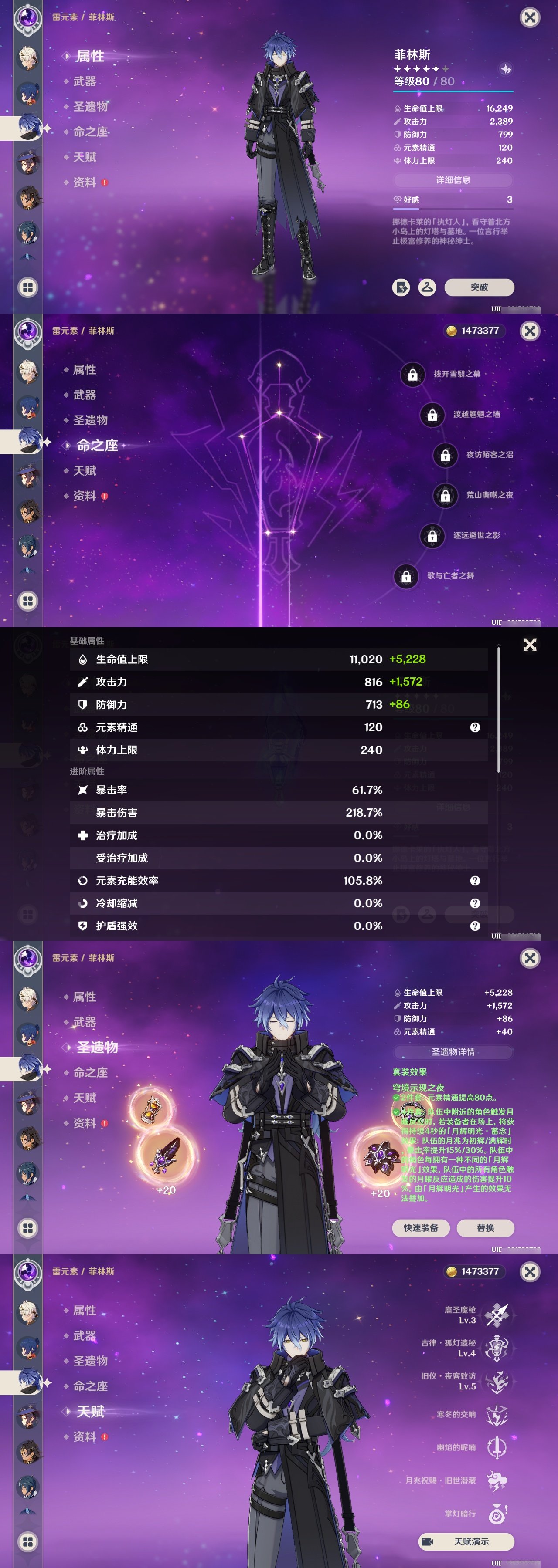This screenshot has width=558, height=1568.
Task: Show help for 元素充能效率
Action: click(x=475, y=881)
